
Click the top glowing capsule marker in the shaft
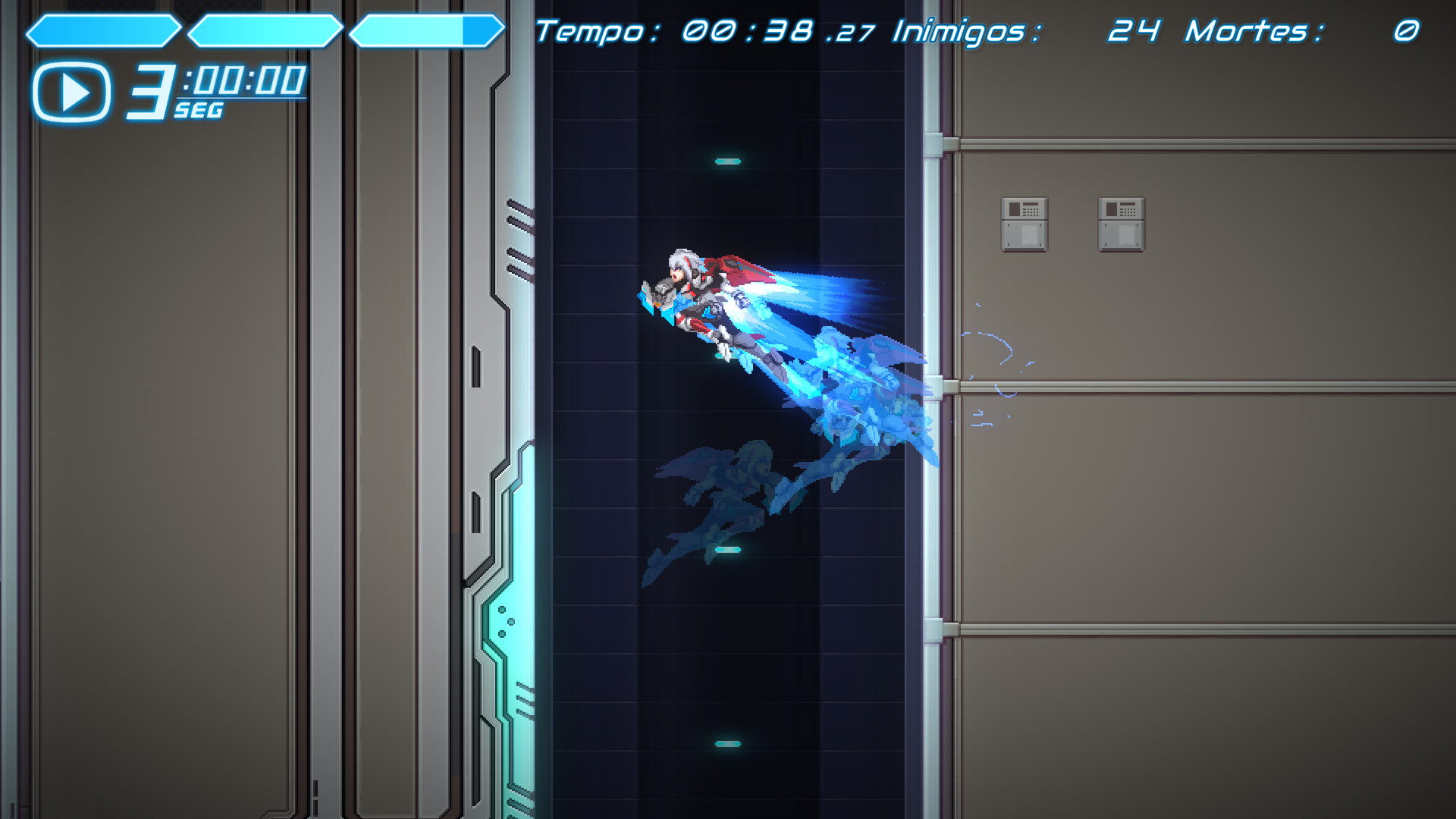point(729,159)
